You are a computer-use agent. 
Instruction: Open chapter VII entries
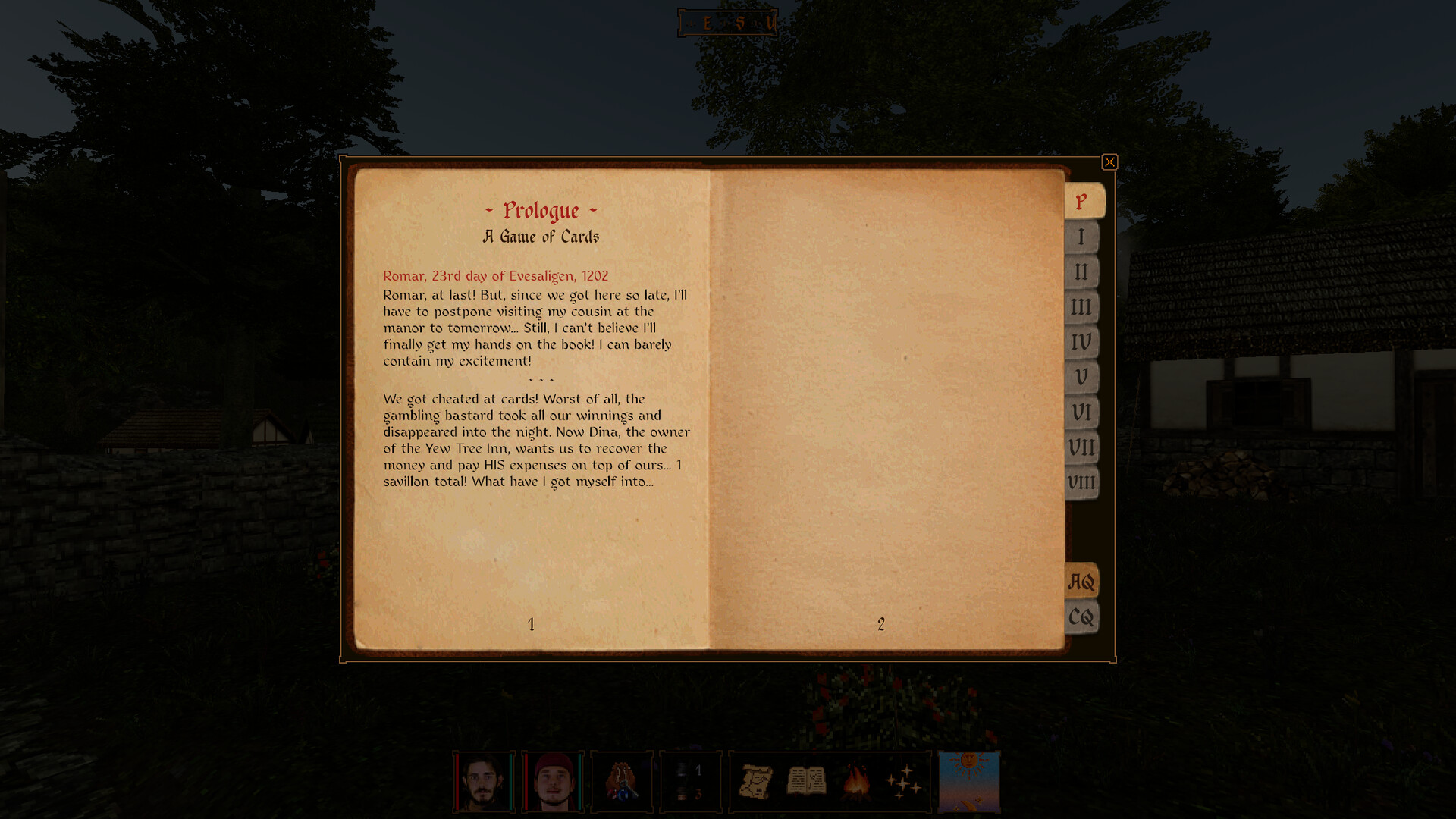tap(1080, 447)
